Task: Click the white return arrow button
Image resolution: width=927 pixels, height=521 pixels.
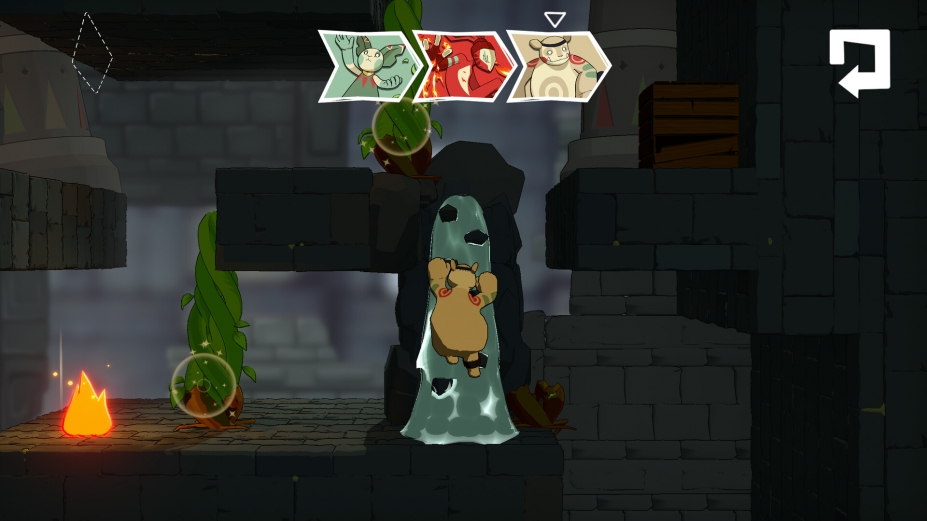Action: (859, 62)
